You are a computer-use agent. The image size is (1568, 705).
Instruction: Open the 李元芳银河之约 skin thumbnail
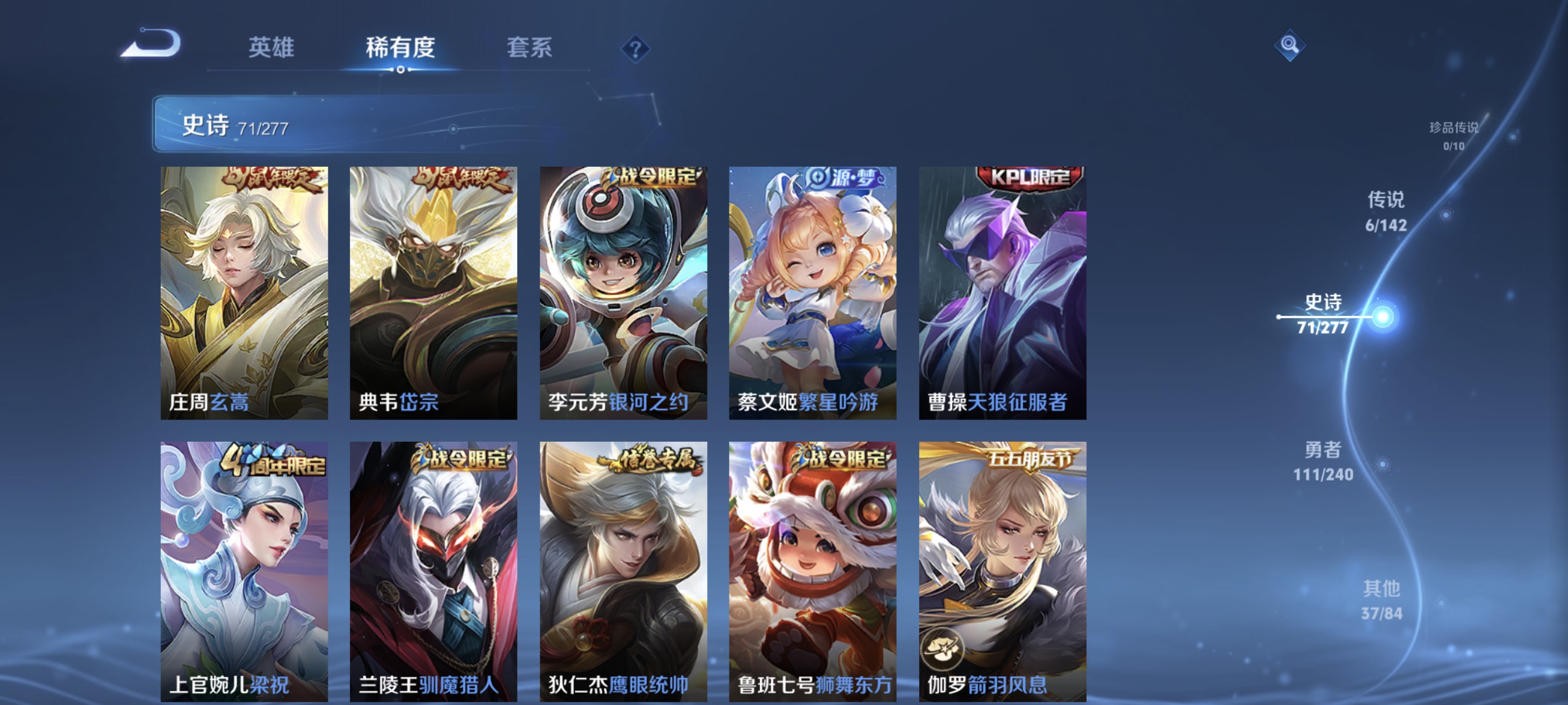623,292
